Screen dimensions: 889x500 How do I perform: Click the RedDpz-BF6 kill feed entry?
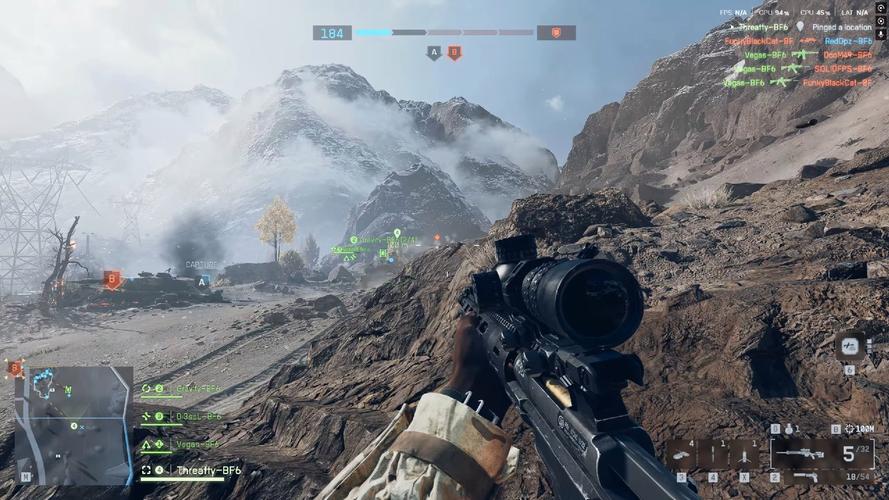coord(848,41)
